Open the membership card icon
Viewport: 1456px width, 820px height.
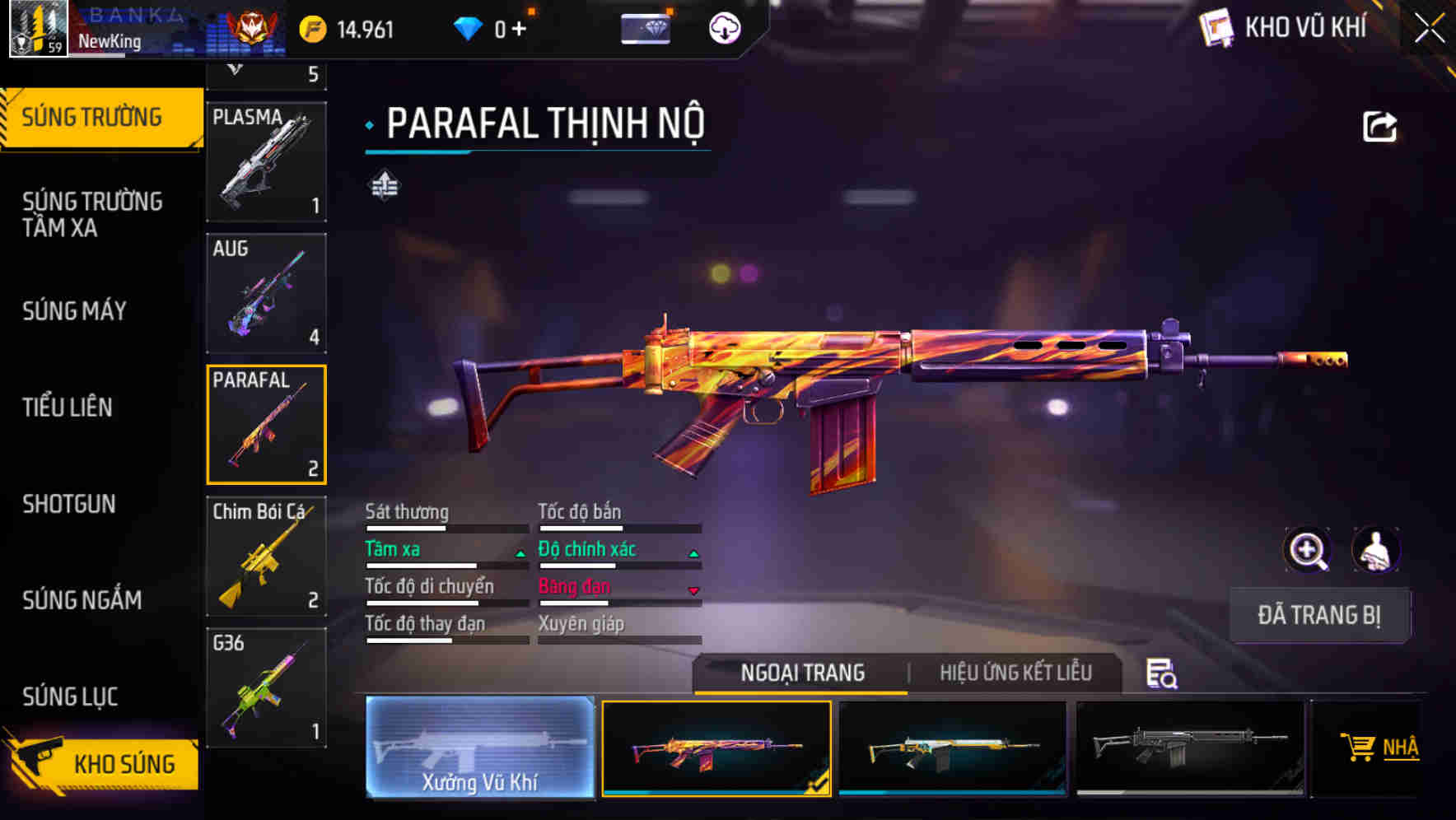pyautogui.click(x=647, y=29)
